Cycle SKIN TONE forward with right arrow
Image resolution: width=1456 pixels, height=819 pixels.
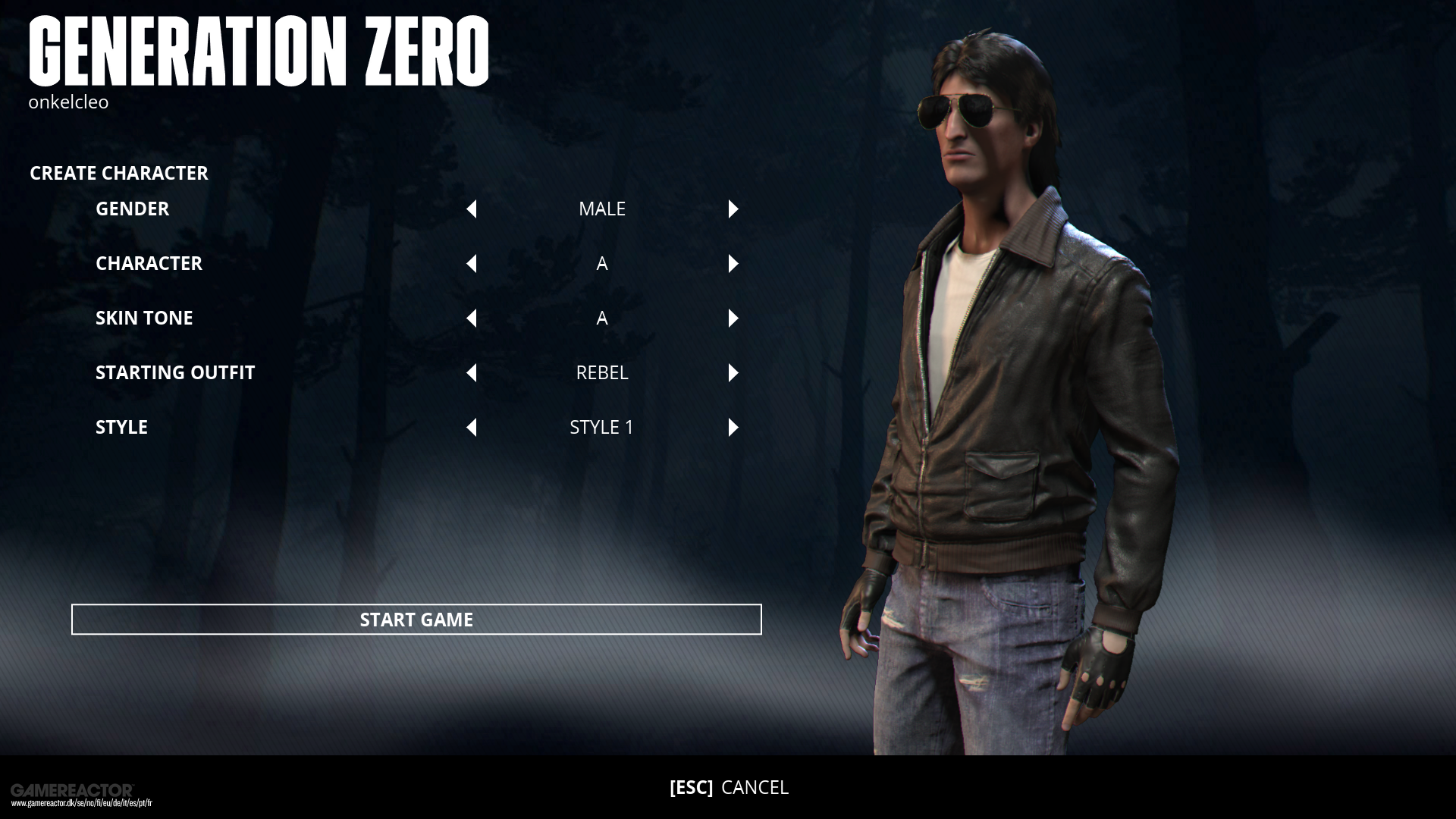733,318
